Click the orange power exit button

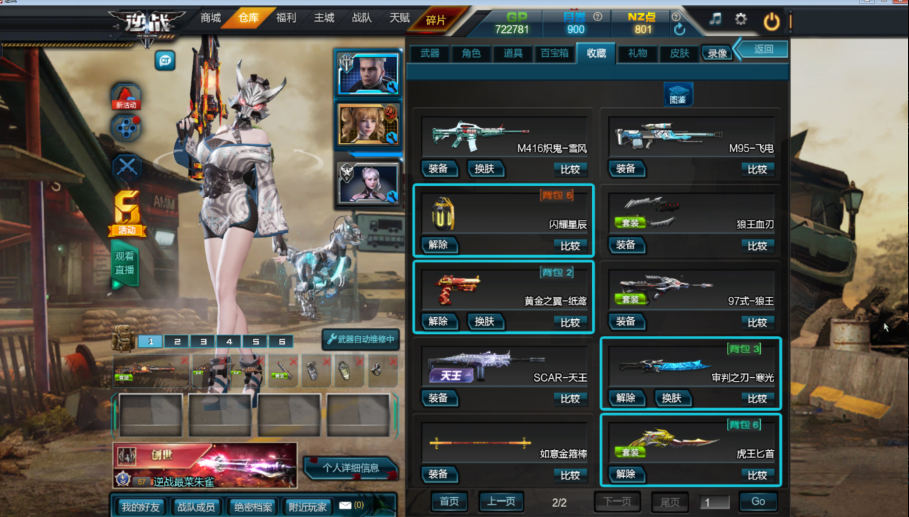(771, 20)
